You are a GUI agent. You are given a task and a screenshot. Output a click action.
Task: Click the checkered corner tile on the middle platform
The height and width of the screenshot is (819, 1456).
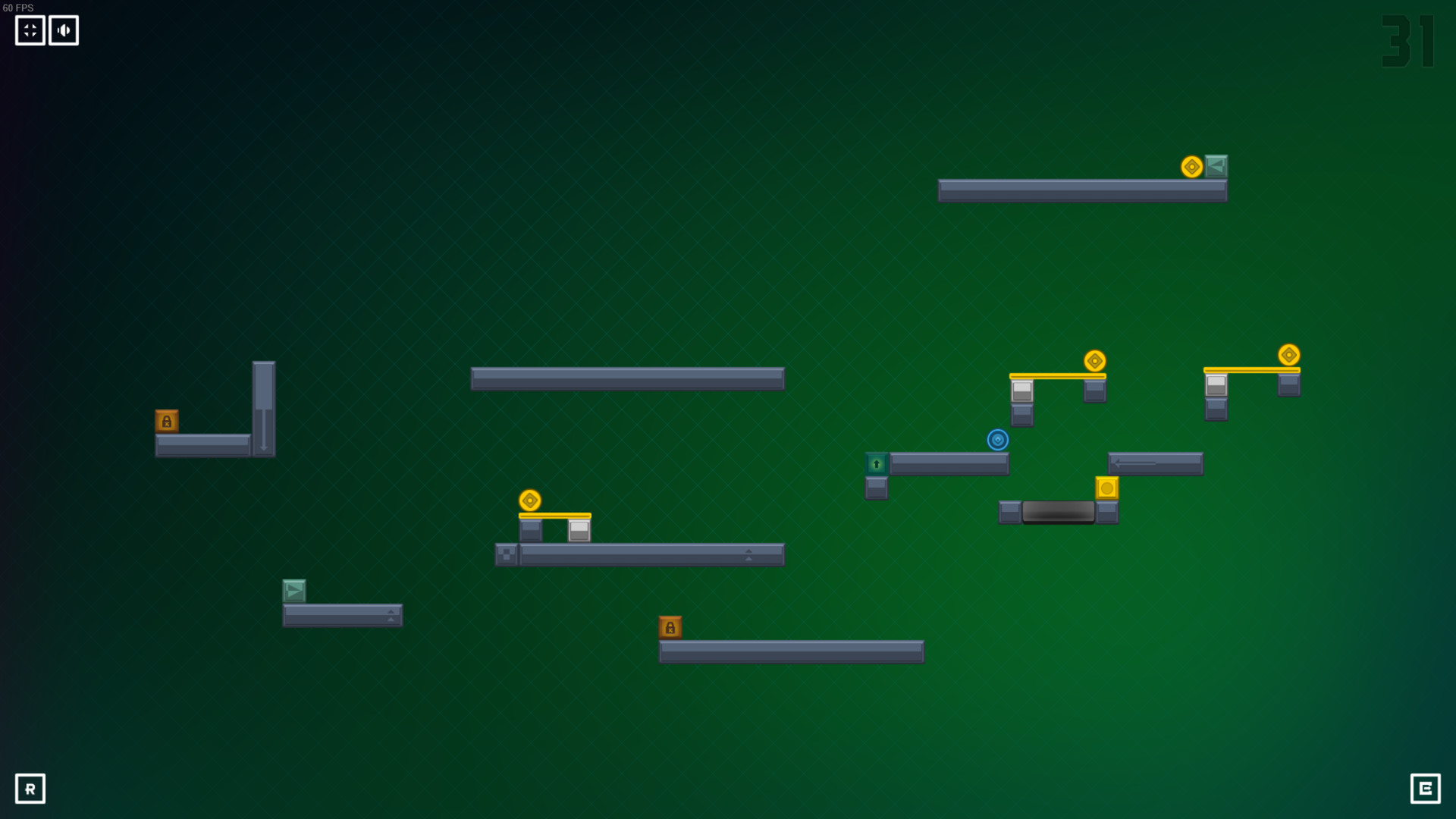[x=504, y=554]
